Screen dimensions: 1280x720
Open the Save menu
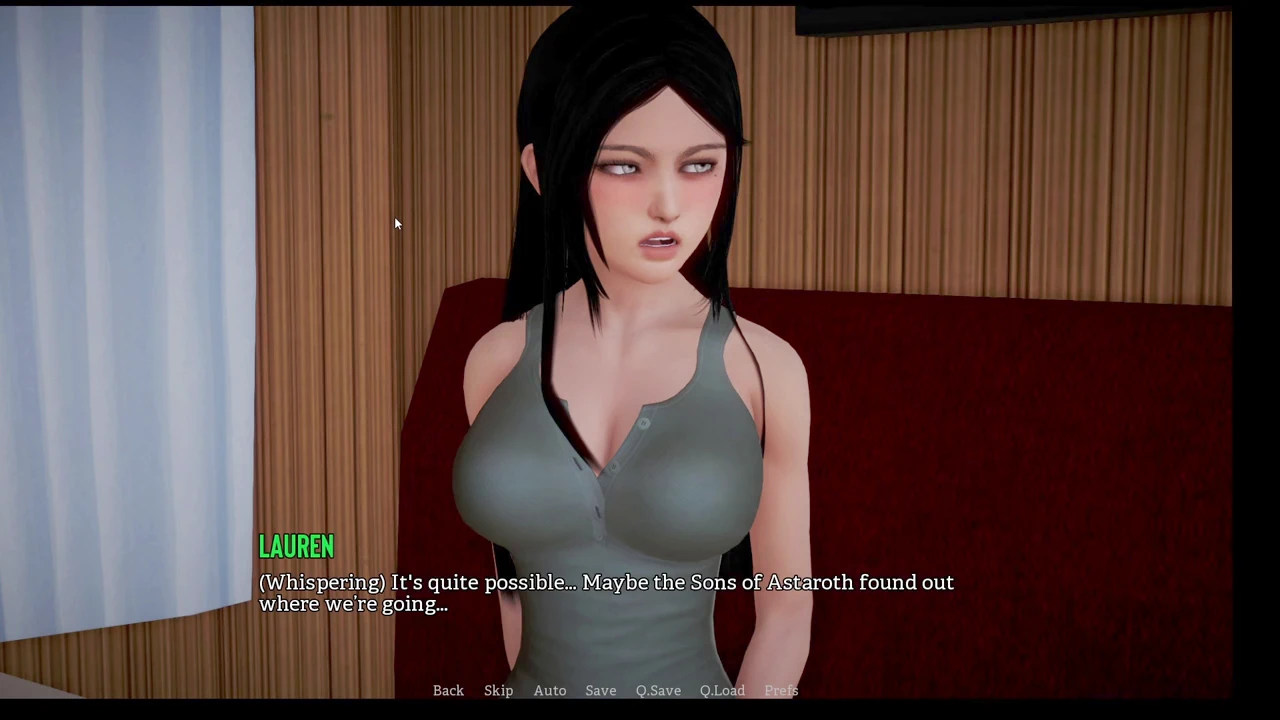(600, 691)
